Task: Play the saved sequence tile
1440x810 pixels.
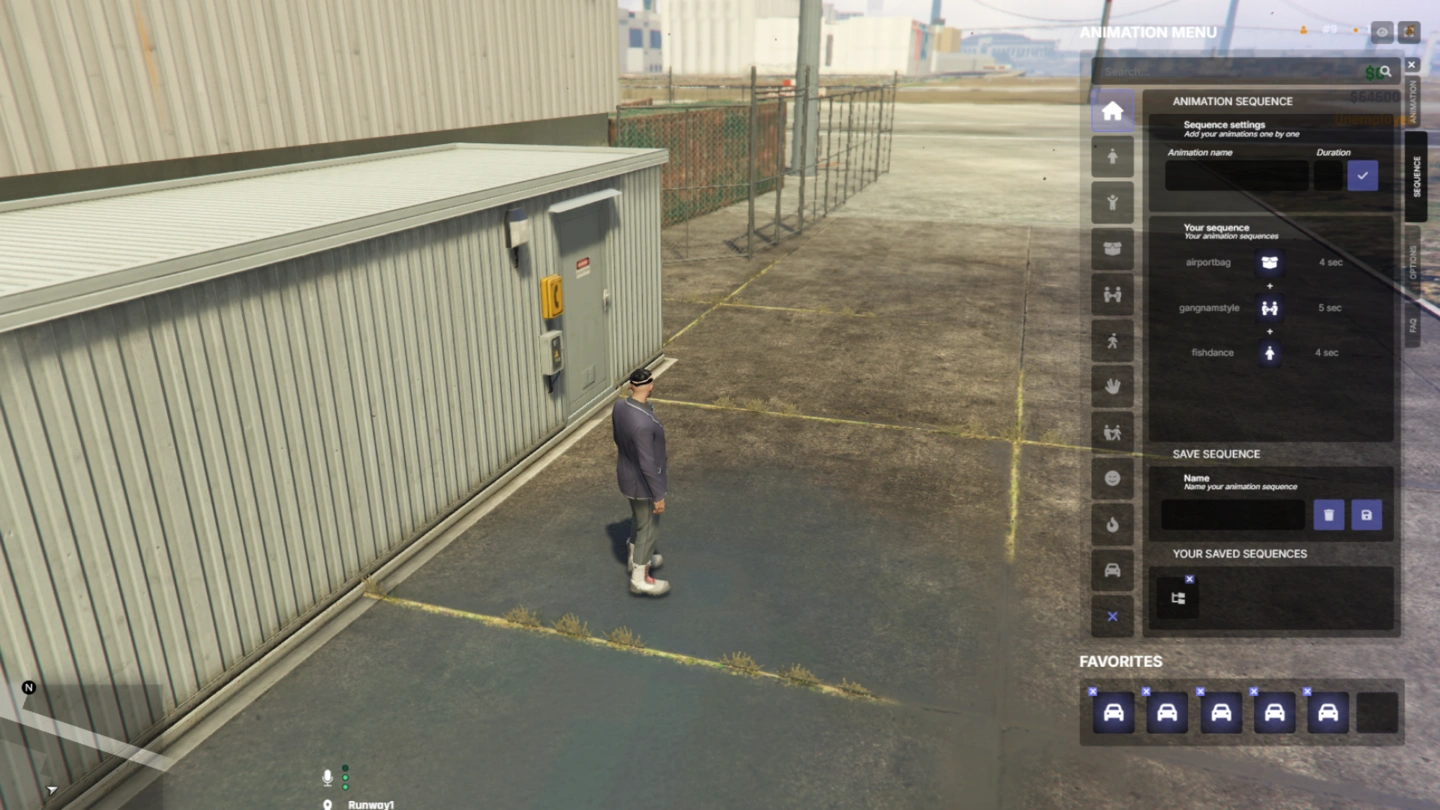Action: click(x=1177, y=598)
